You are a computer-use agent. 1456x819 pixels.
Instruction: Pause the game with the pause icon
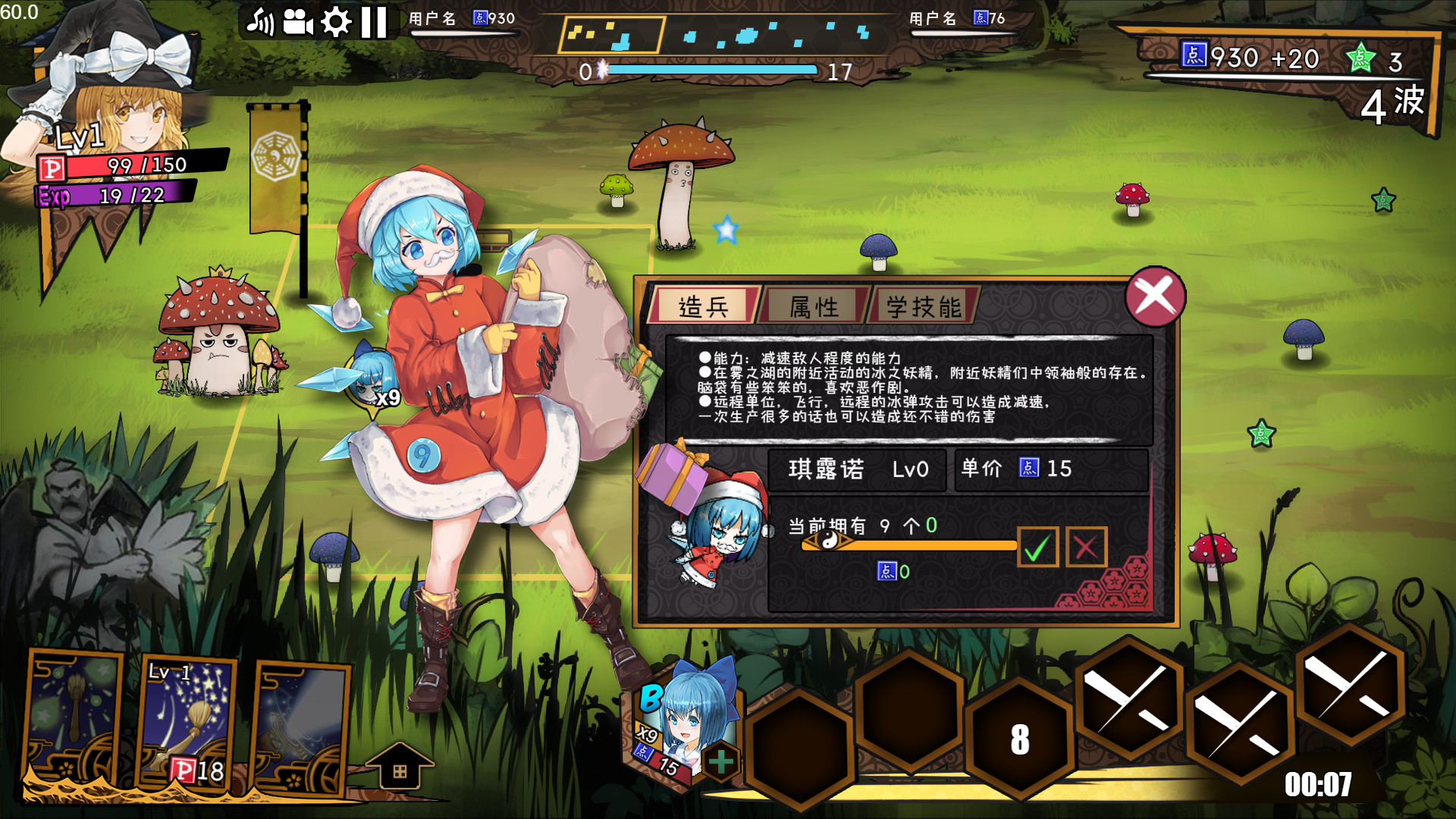click(x=372, y=23)
